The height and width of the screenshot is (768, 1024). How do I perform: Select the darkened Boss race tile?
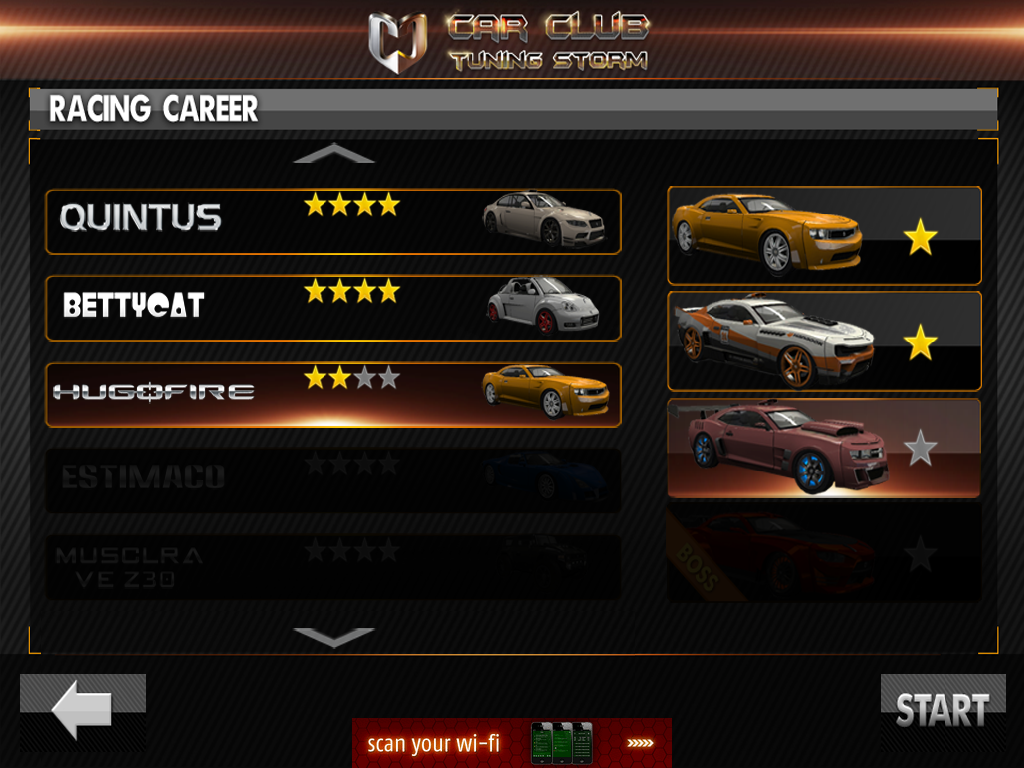click(824, 553)
